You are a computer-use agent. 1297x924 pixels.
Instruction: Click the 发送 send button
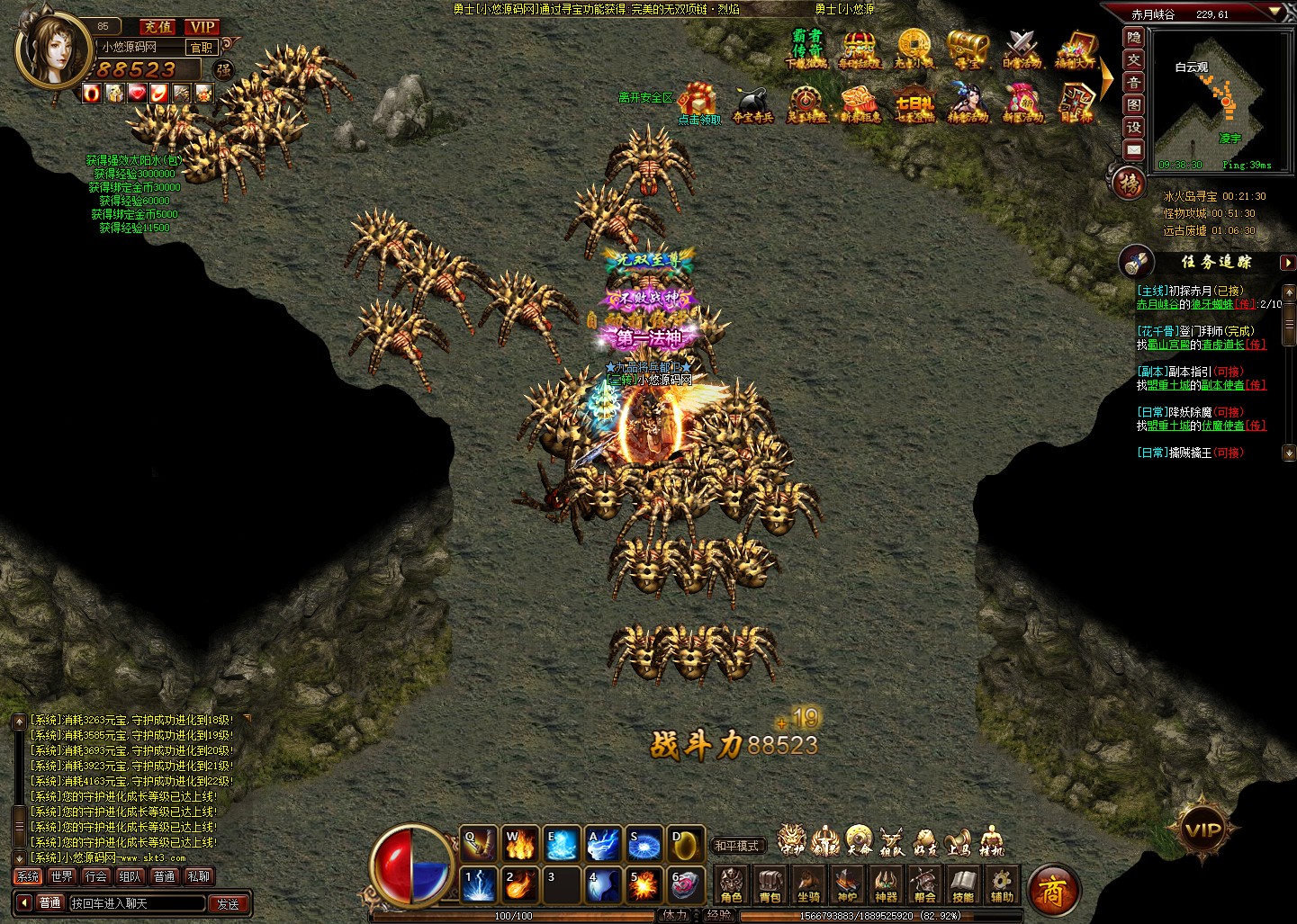pyautogui.click(x=228, y=903)
